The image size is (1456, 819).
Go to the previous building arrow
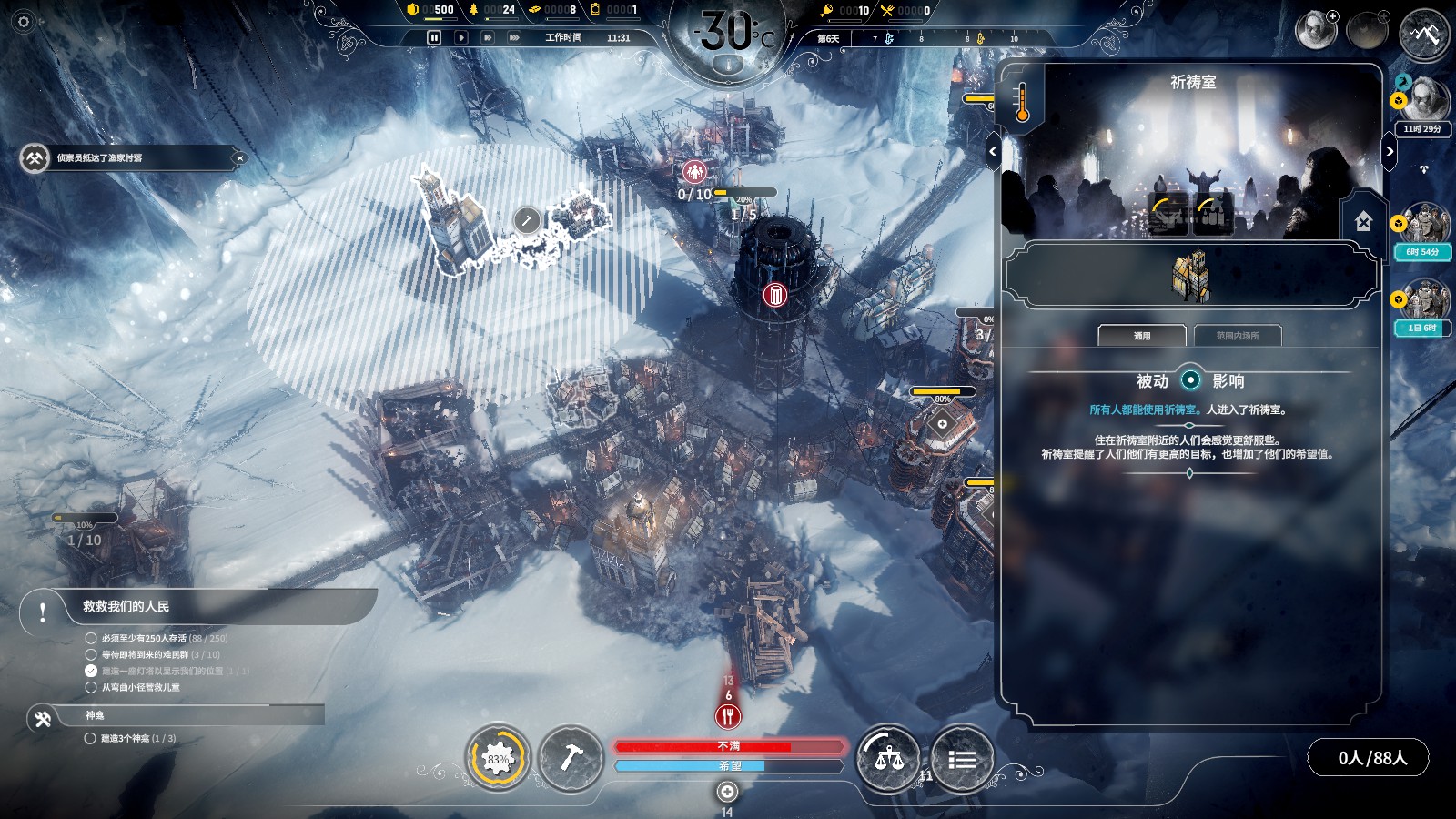click(x=993, y=152)
